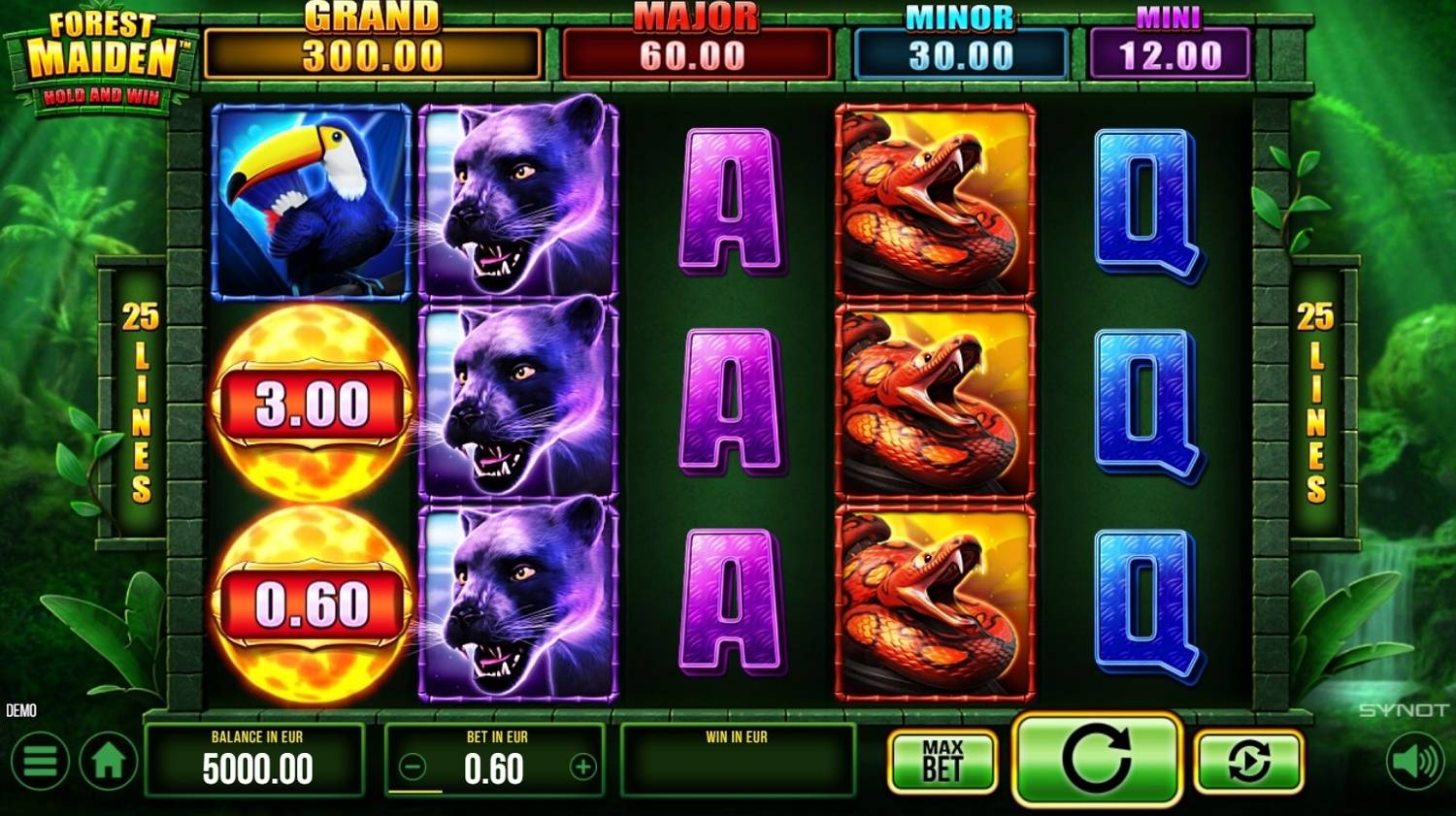Decrease the bet with minus button
The image size is (1456, 816).
point(413,767)
